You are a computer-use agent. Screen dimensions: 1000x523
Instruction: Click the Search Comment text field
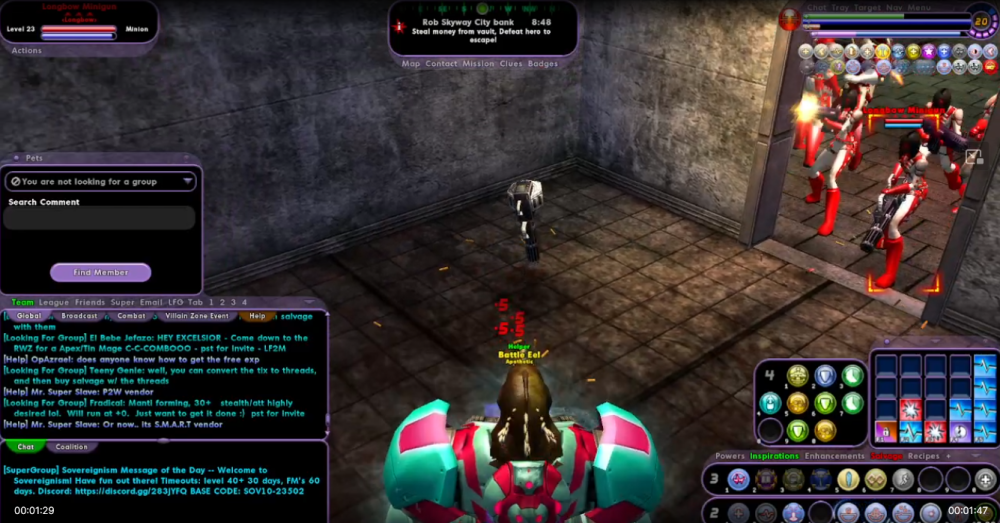(100, 219)
